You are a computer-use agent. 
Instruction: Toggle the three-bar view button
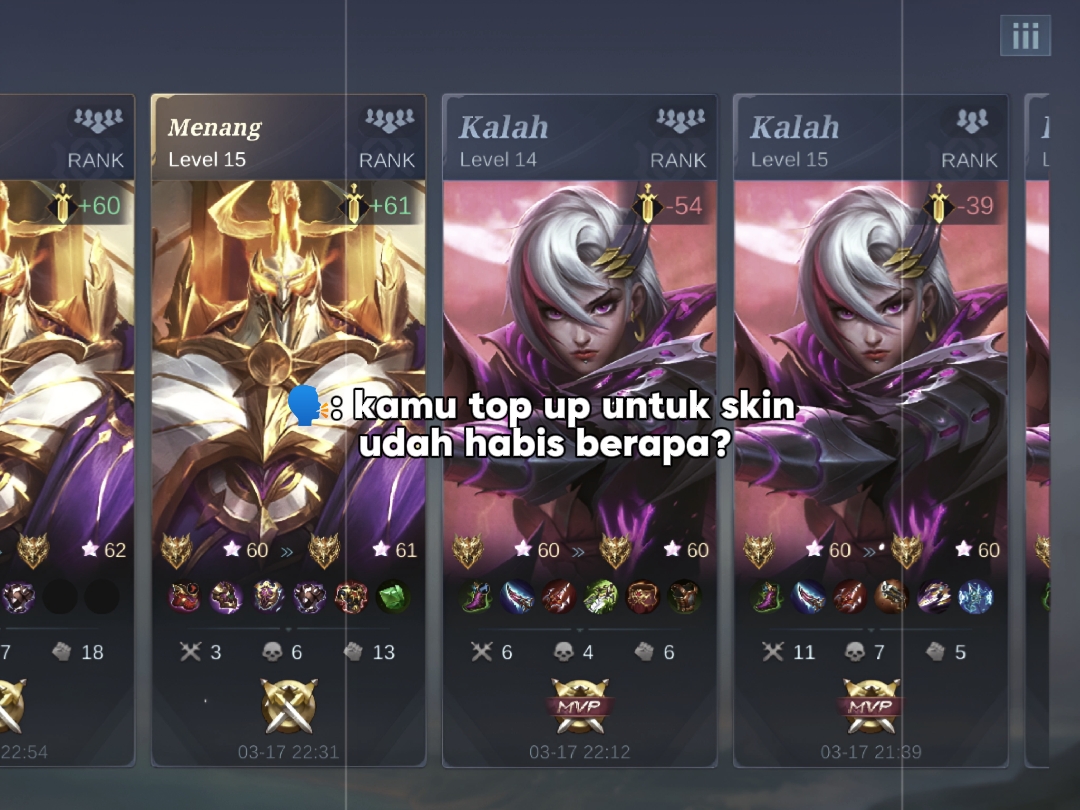(1025, 37)
